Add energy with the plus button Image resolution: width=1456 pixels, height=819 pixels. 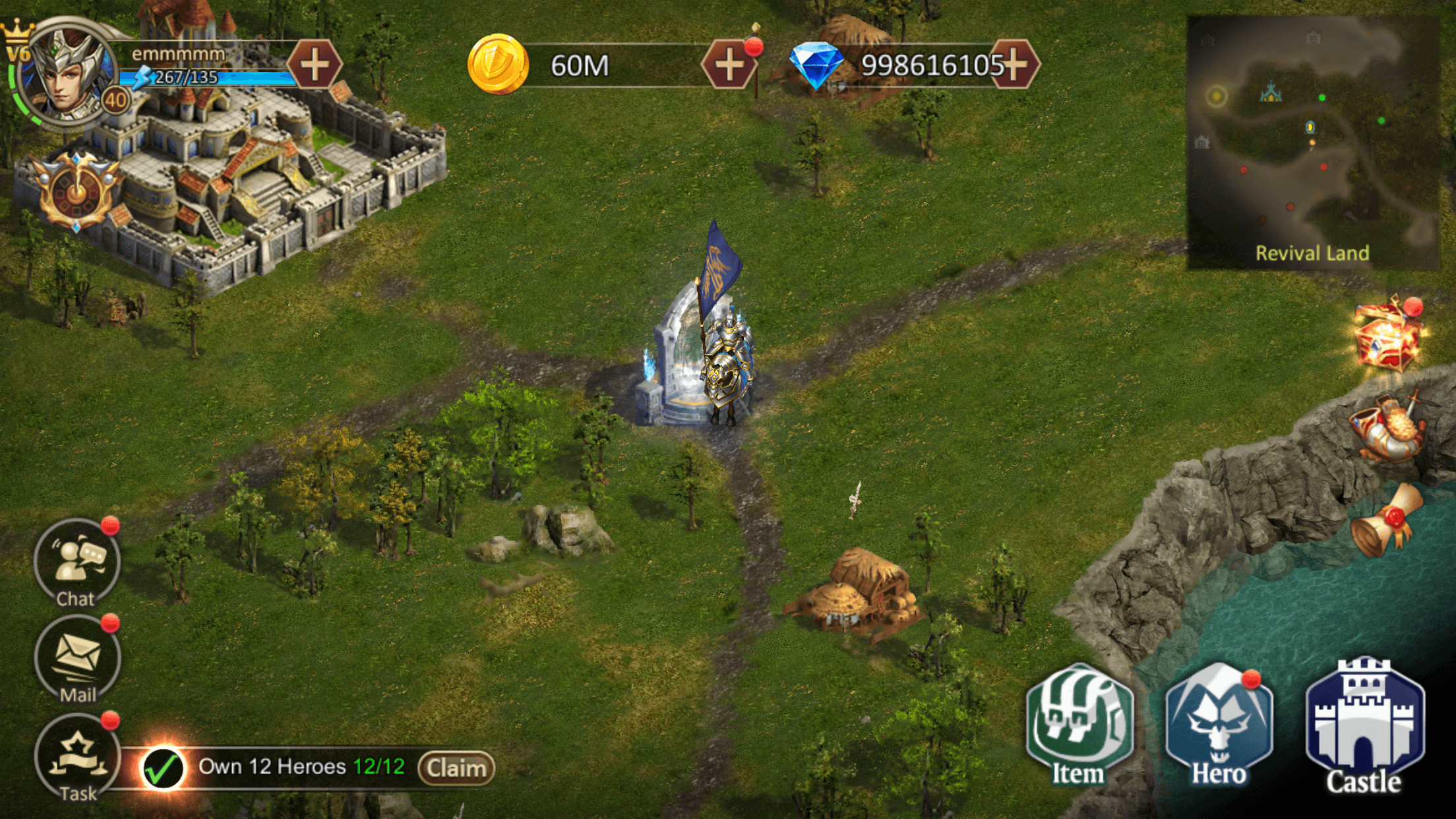pyautogui.click(x=315, y=65)
